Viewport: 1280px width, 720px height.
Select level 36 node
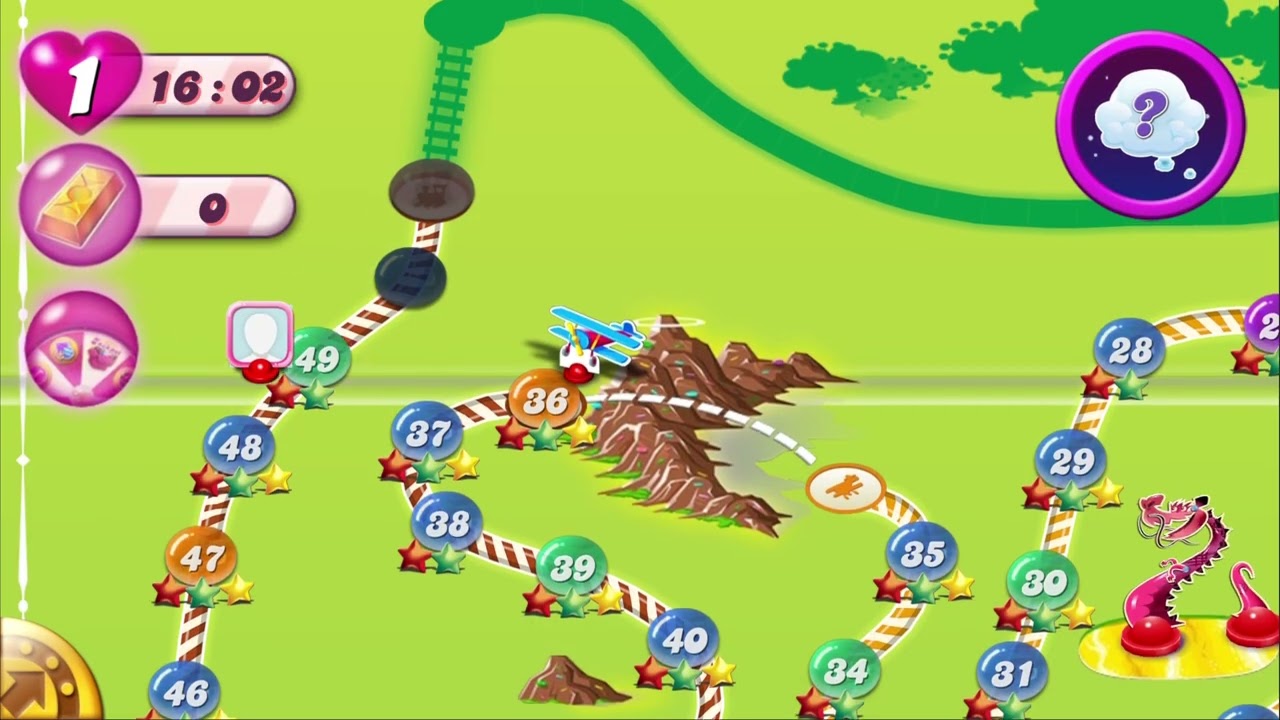546,401
